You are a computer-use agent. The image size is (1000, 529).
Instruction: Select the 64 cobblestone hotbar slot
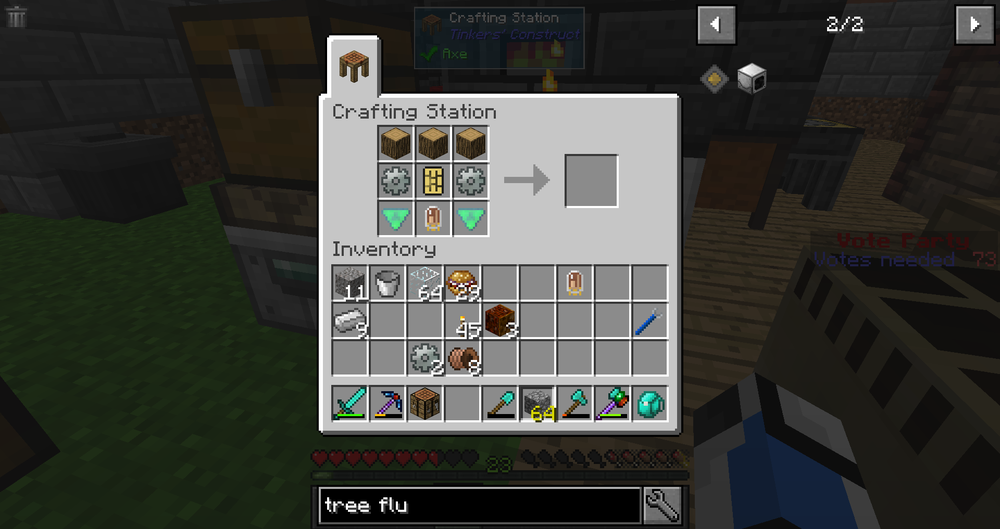[x=538, y=403]
